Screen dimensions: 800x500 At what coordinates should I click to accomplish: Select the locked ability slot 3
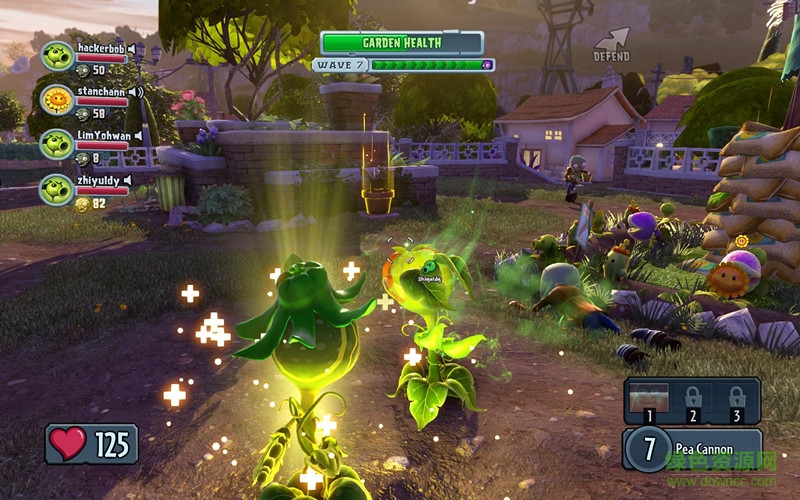pyautogui.click(x=738, y=398)
